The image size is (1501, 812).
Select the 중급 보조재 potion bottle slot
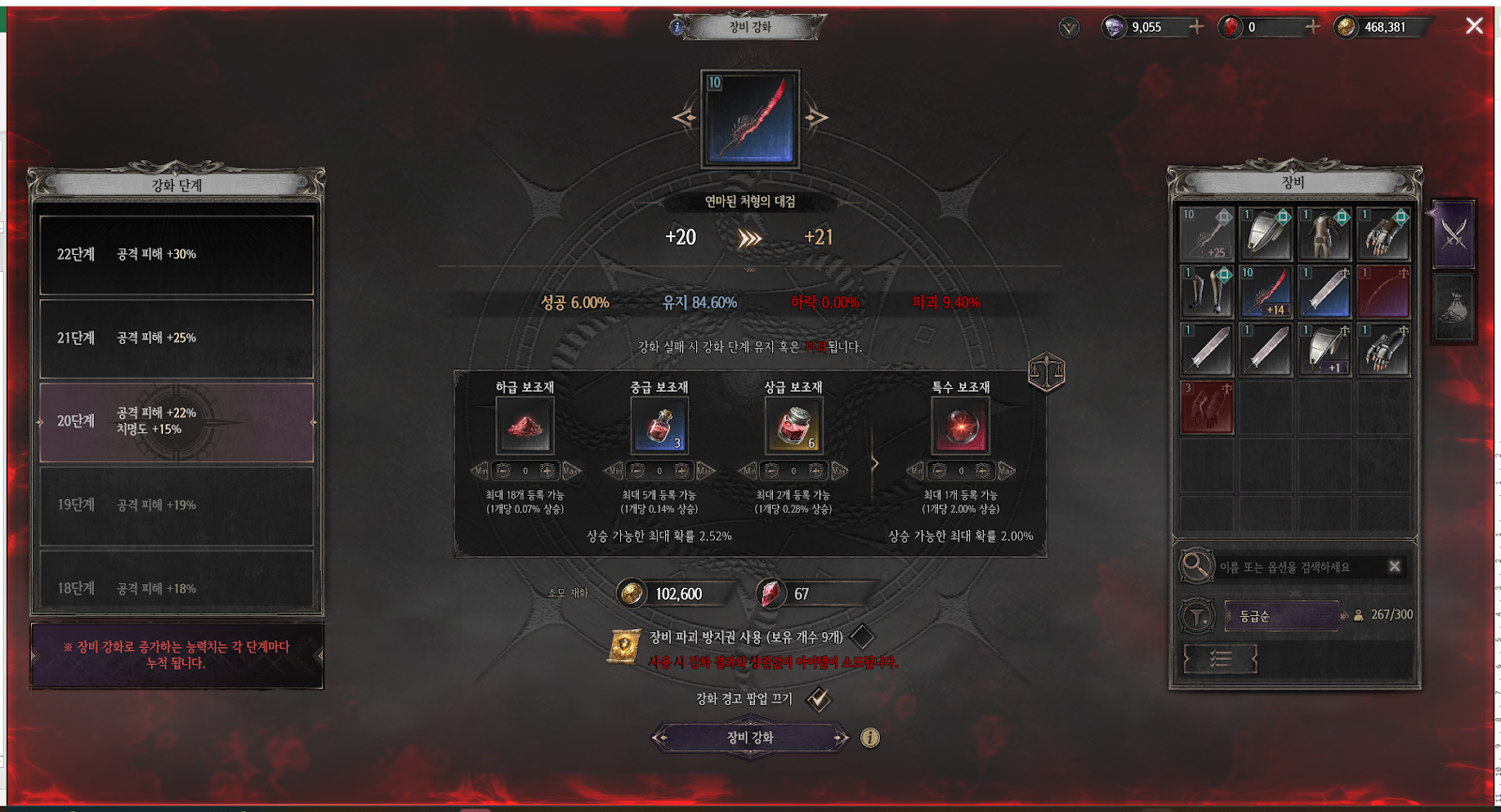[660, 426]
